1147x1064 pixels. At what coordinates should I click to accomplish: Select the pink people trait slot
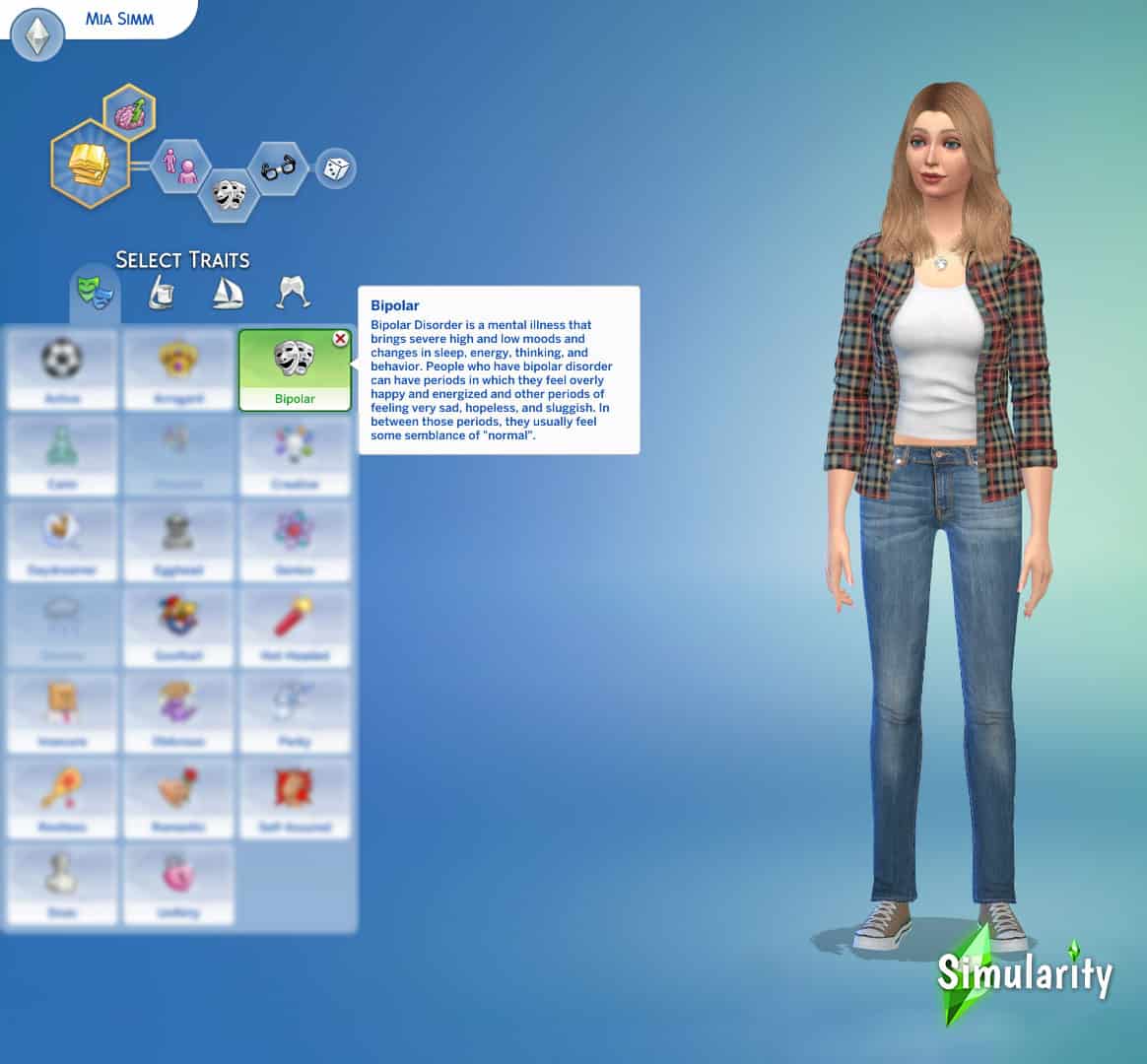181,167
